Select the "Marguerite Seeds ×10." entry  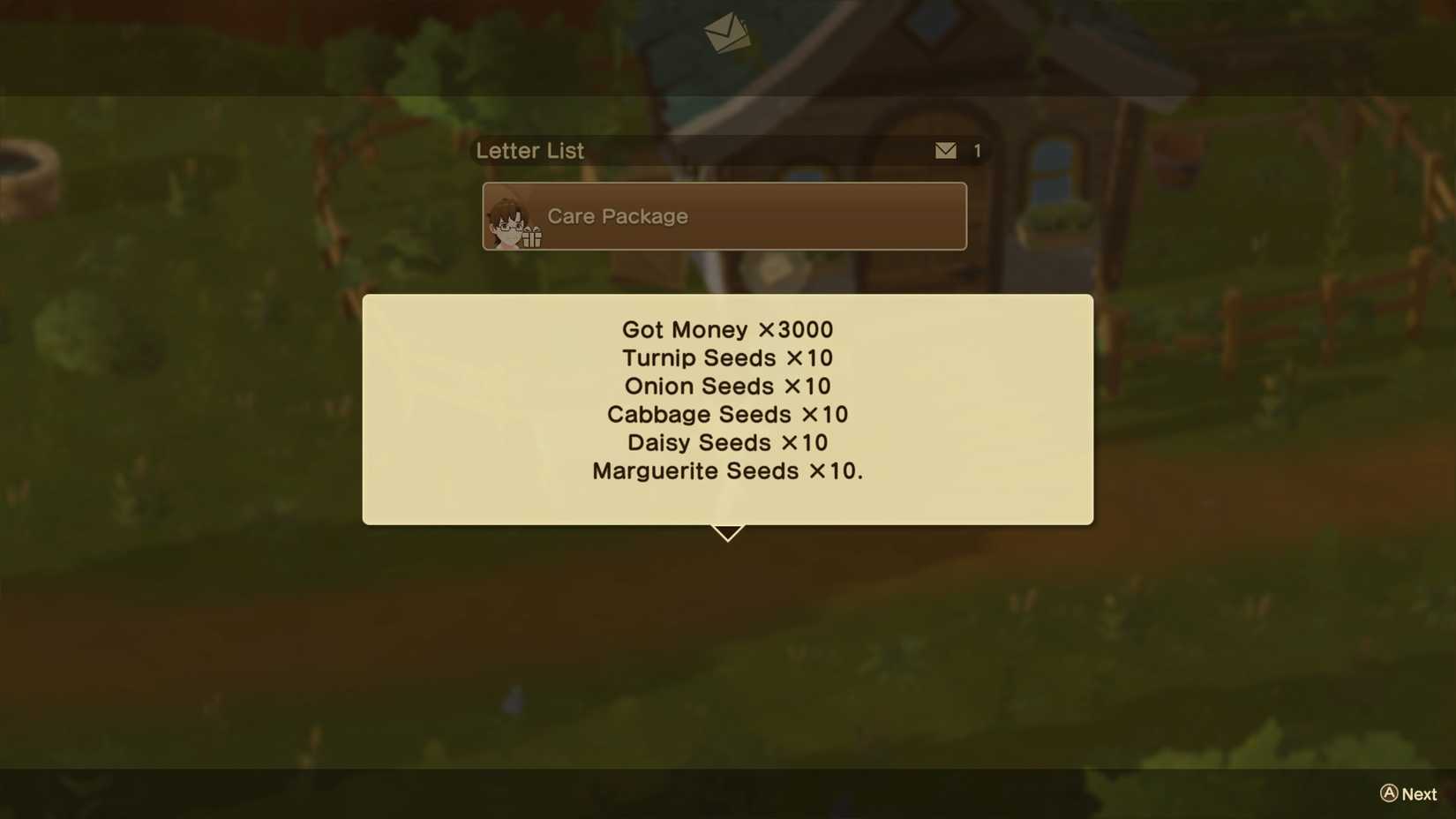(727, 471)
